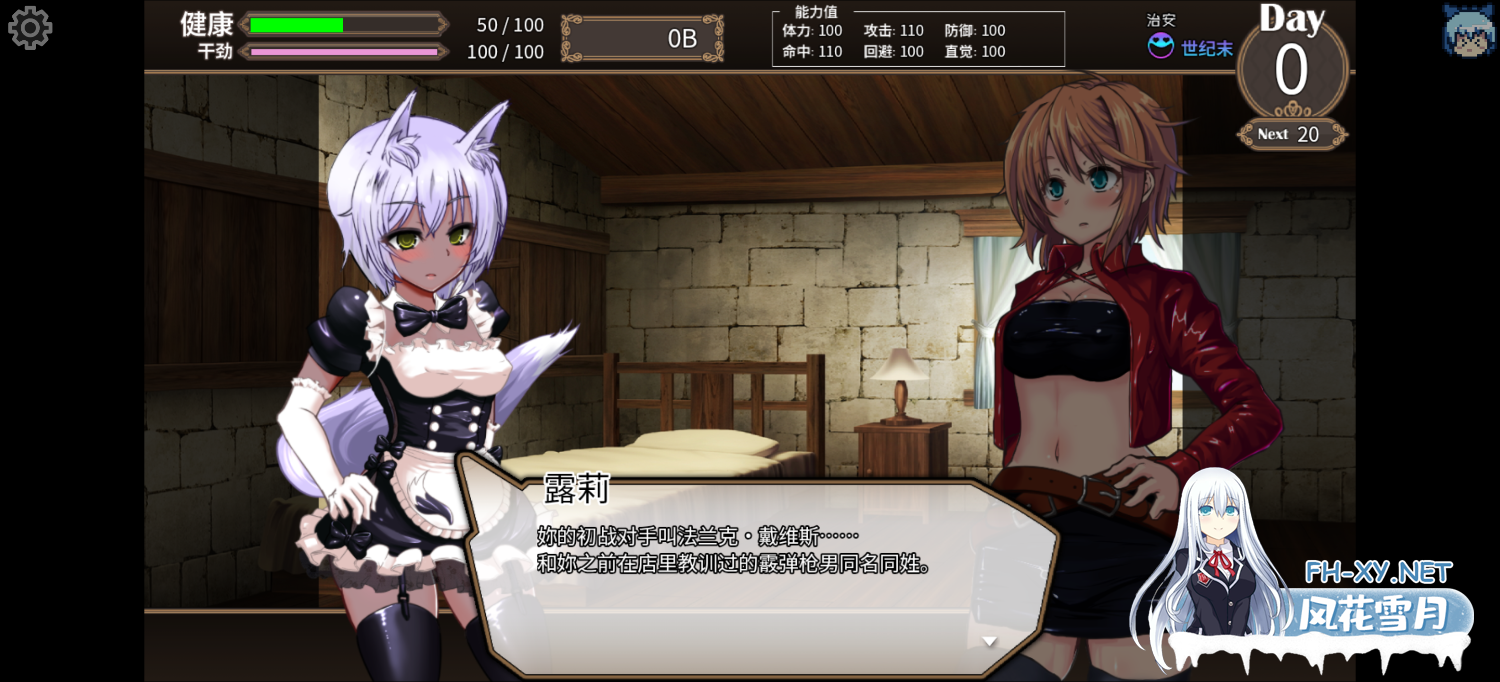1500x682 pixels.
Task: Advance dialogue with the white arrow indicator
Action: (989, 641)
